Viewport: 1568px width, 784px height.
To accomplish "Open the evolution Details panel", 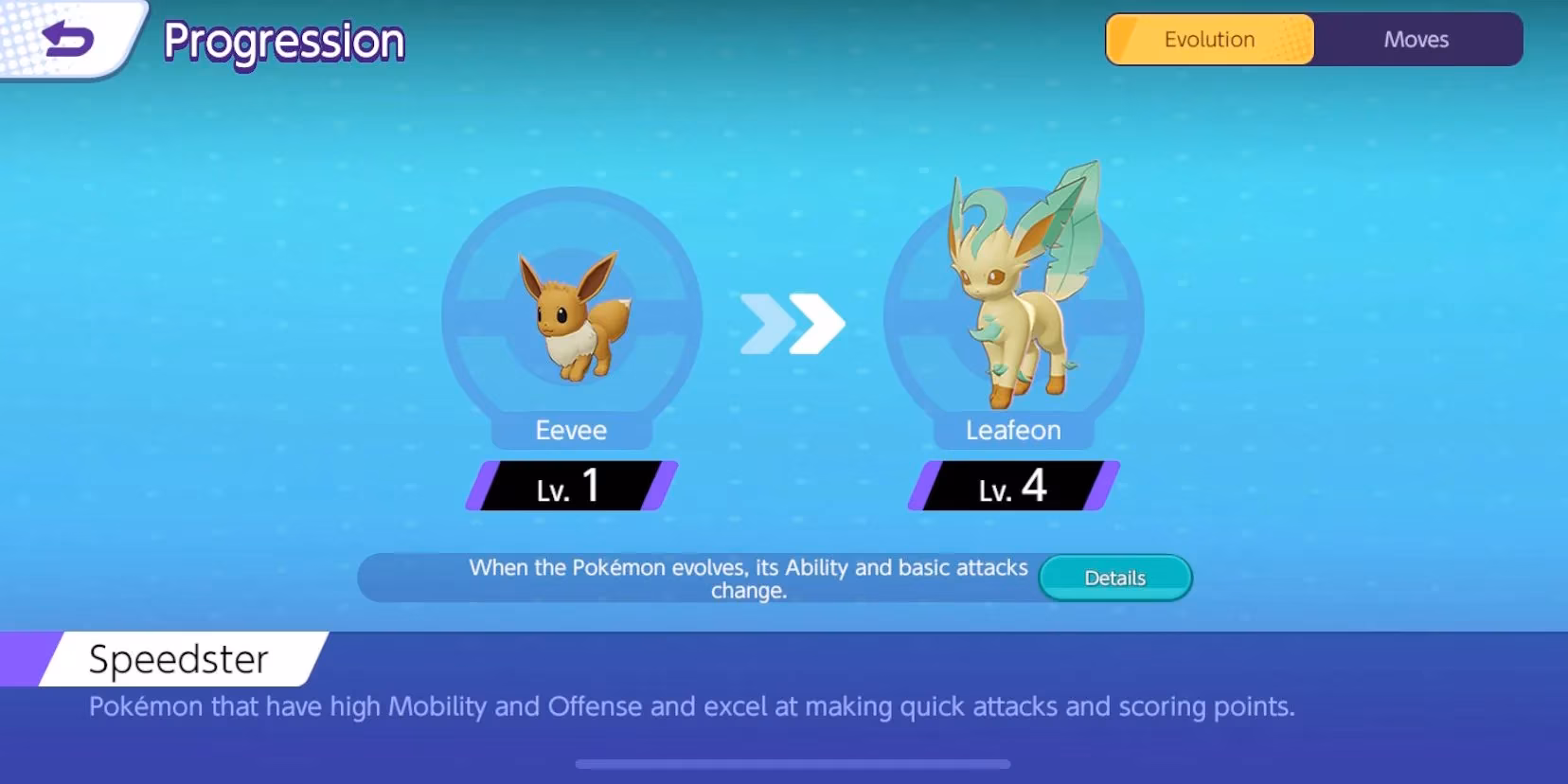I will [1114, 577].
